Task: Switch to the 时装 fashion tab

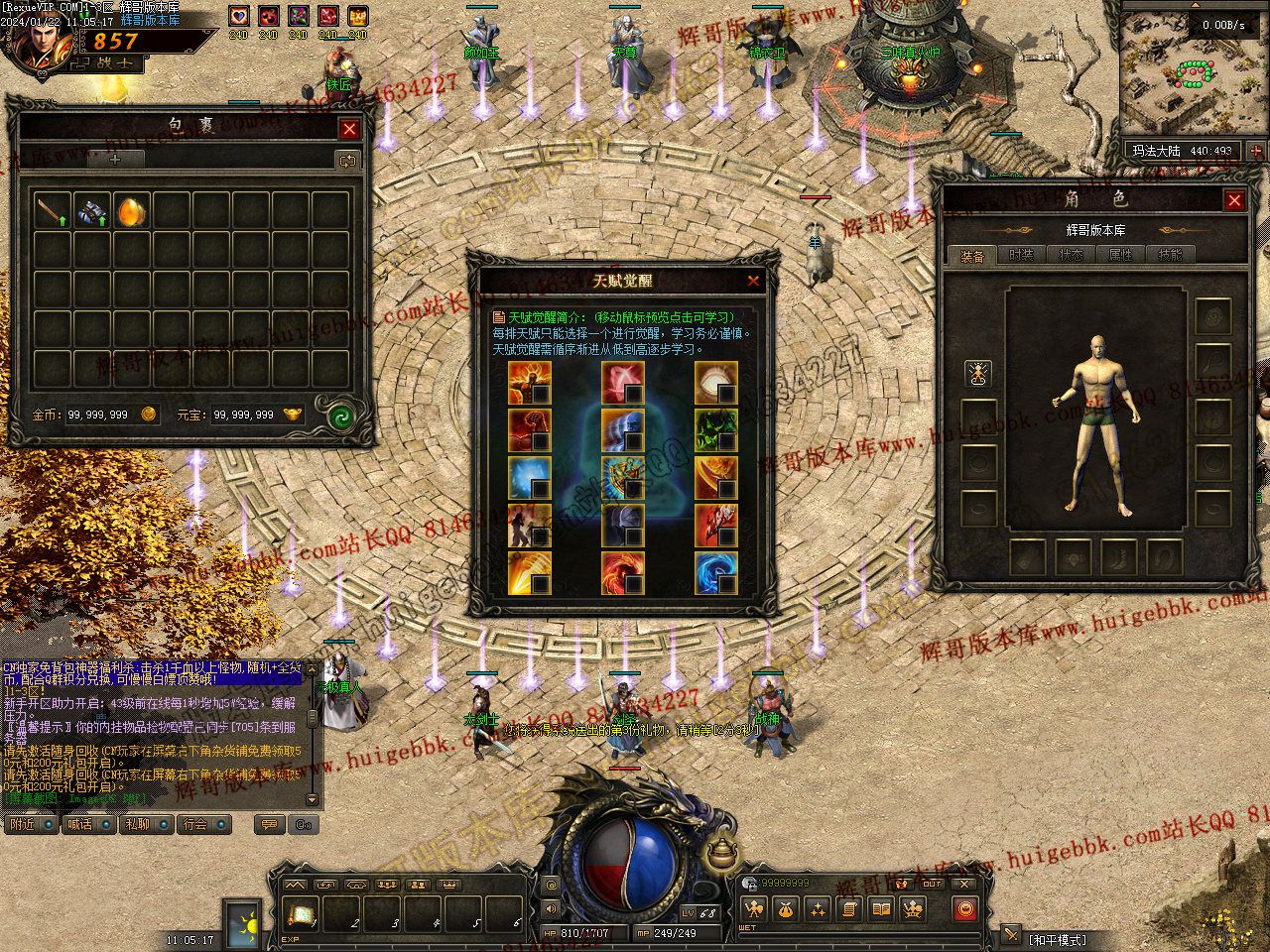Action: pos(1021,255)
